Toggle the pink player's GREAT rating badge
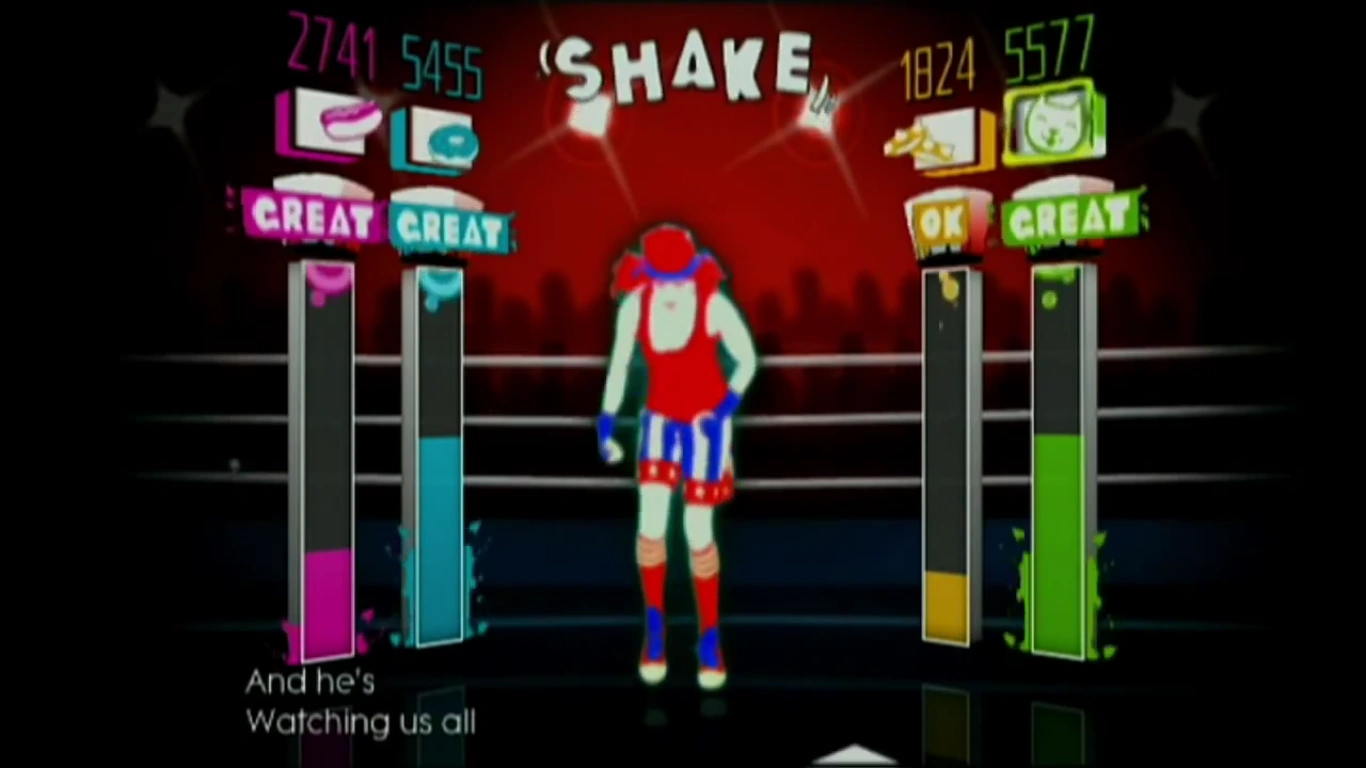The height and width of the screenshot is (768, 1366). coord(309,217)
